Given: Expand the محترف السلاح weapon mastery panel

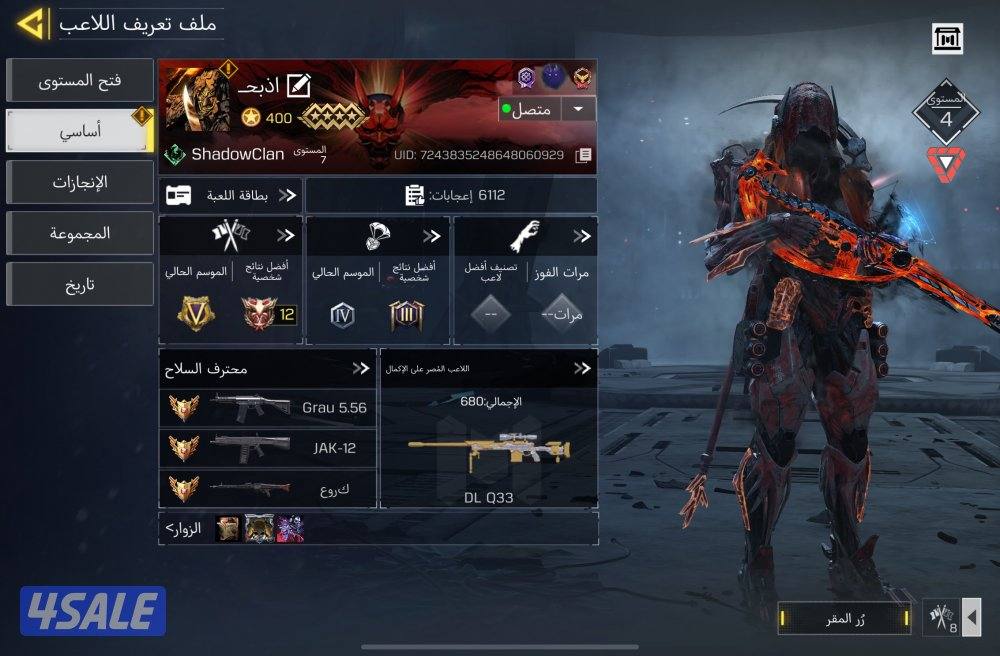Looking at the screenshot, I should pyautogui.click(x=360, y=368).
